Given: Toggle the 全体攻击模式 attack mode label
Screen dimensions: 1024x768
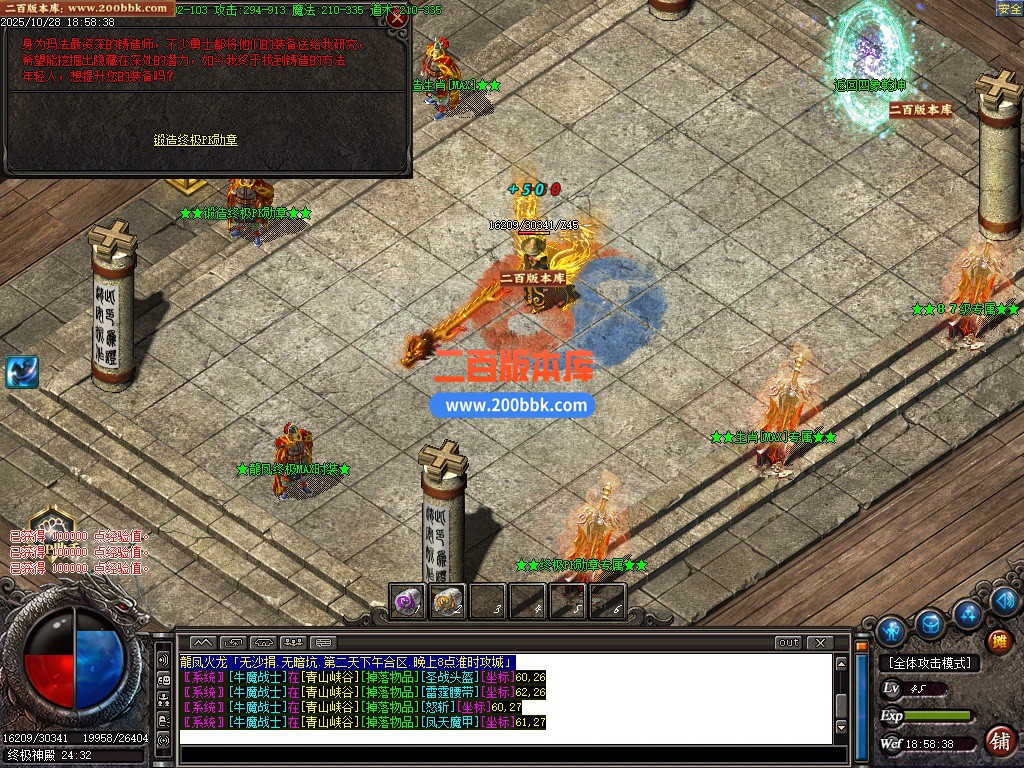Looking at the screenshot, I should point(929,663).
